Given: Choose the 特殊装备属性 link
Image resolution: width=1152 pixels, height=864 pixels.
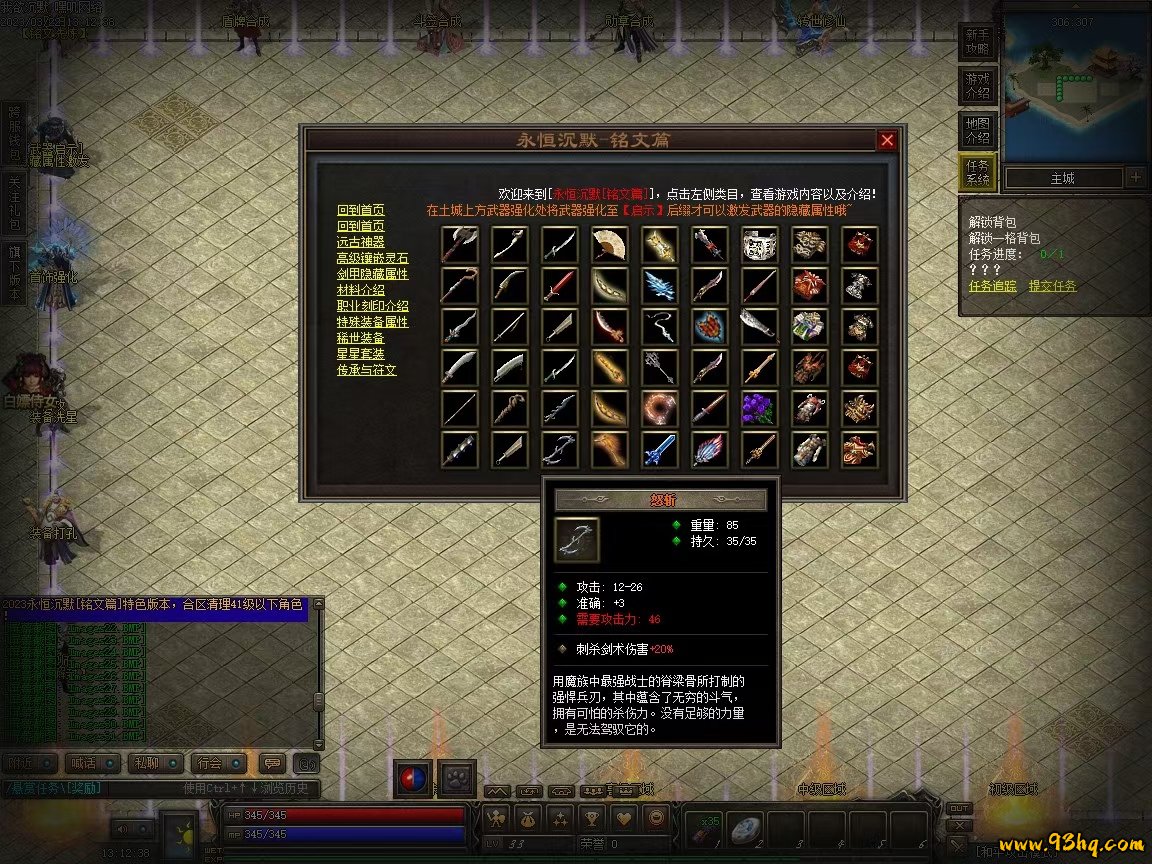Looking at the screenshot, I should 372,321.
